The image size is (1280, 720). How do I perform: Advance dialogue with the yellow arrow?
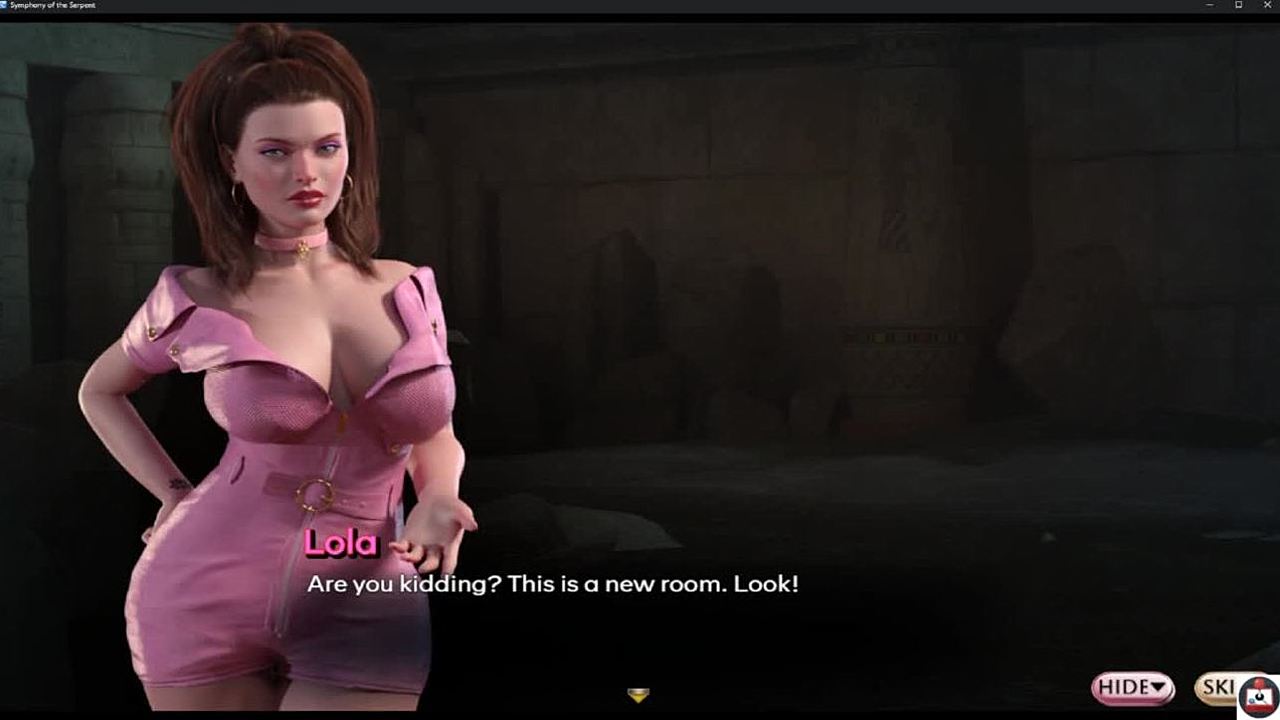pos(638,694)
